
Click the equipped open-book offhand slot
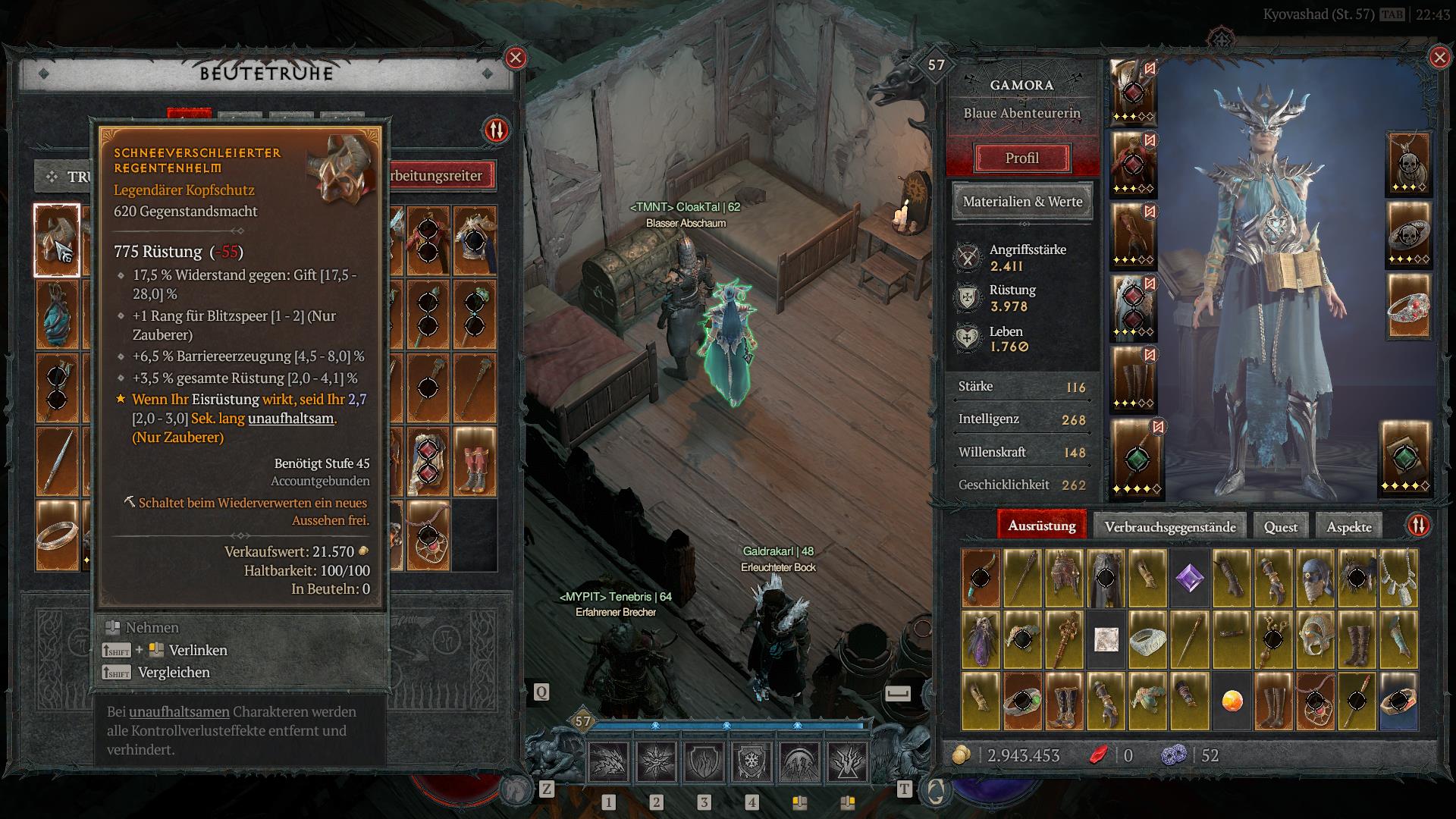click(x=1404, y=457)
